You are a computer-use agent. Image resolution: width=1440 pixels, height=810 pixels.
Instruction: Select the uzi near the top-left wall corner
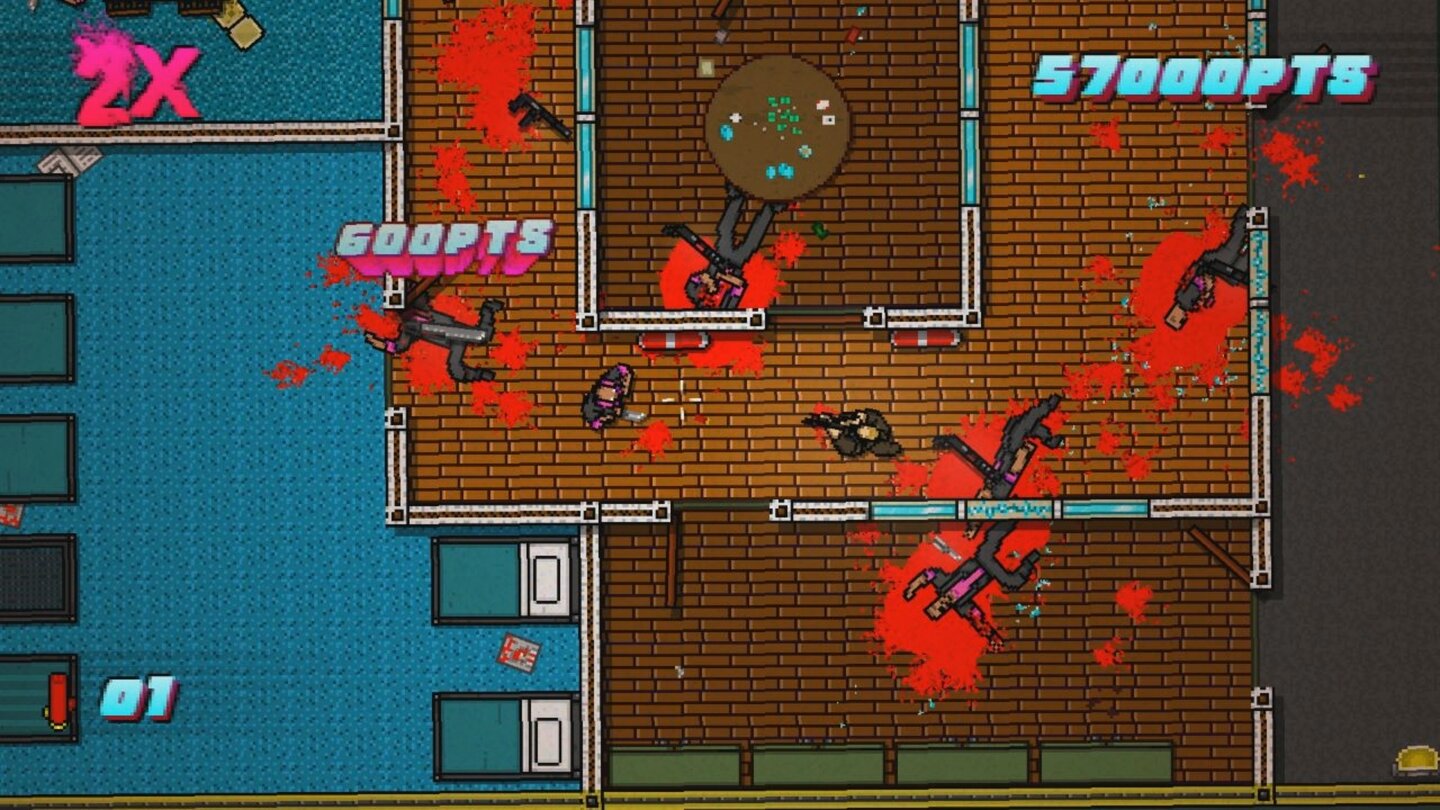(540, 118)
